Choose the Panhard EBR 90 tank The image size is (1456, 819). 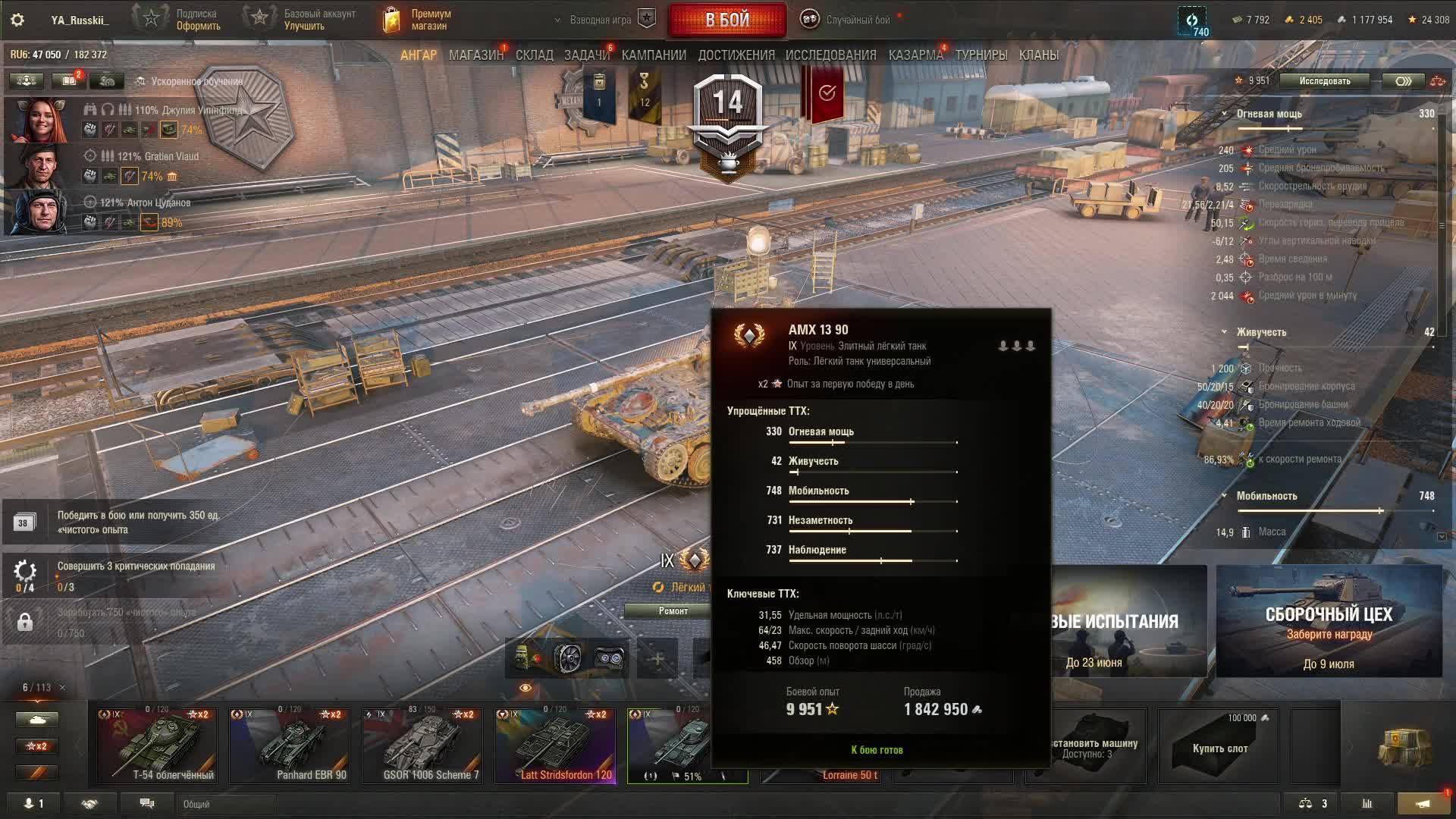[x=289, y=745]
